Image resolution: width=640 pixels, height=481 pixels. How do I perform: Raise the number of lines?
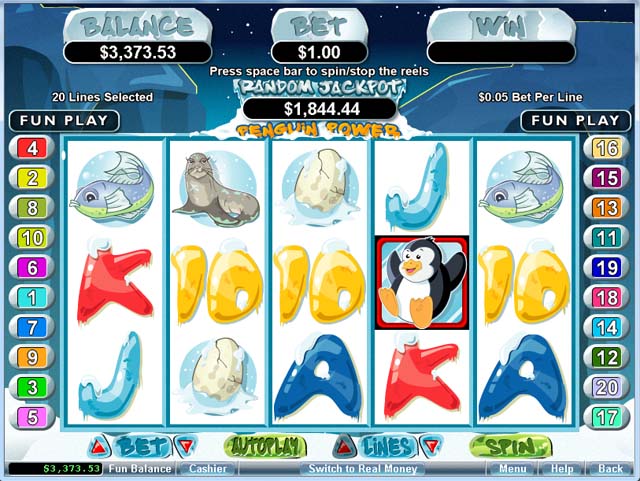tap(343, 446)
